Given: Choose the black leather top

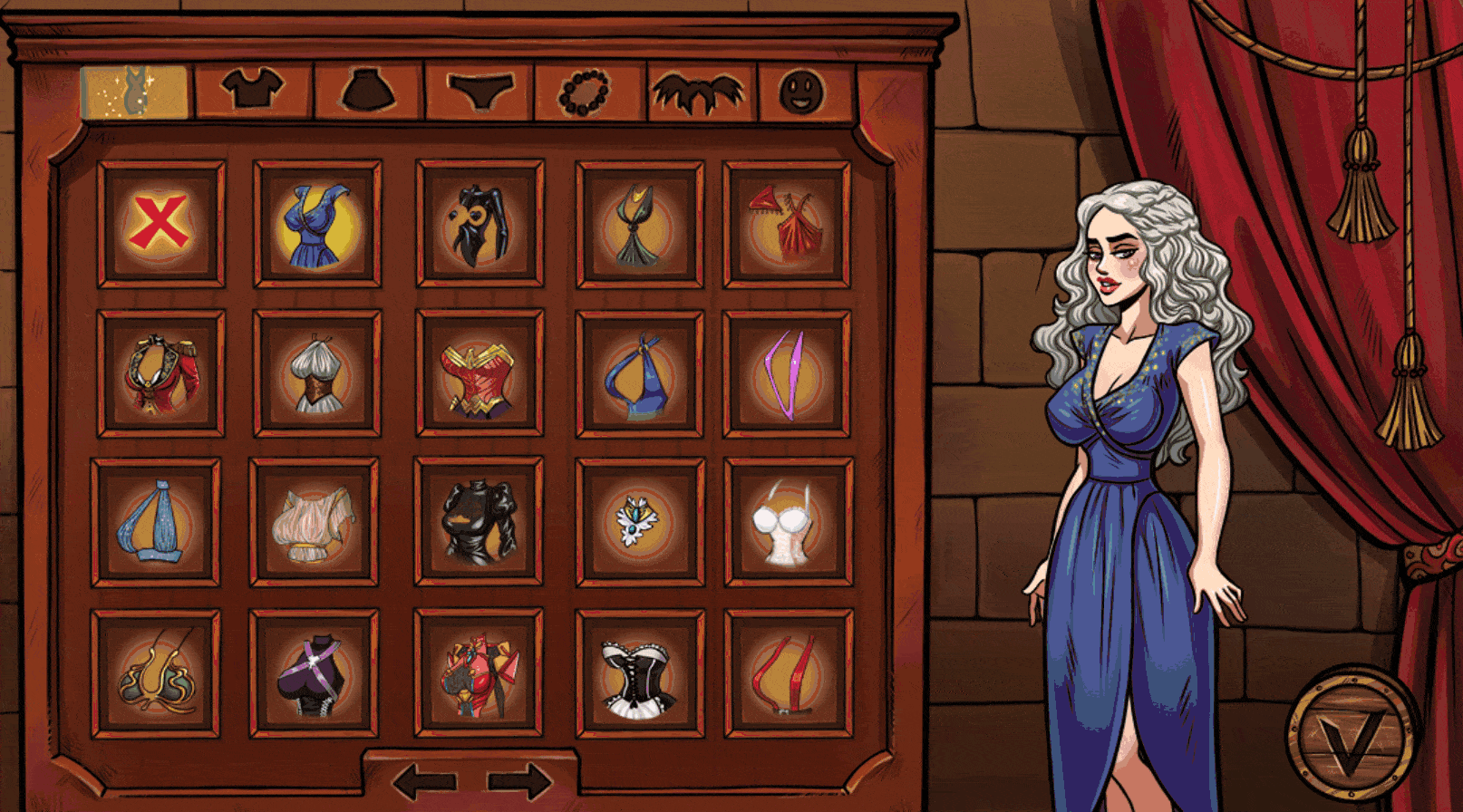Looking at the screenshot, I should [x=478, y=524].
